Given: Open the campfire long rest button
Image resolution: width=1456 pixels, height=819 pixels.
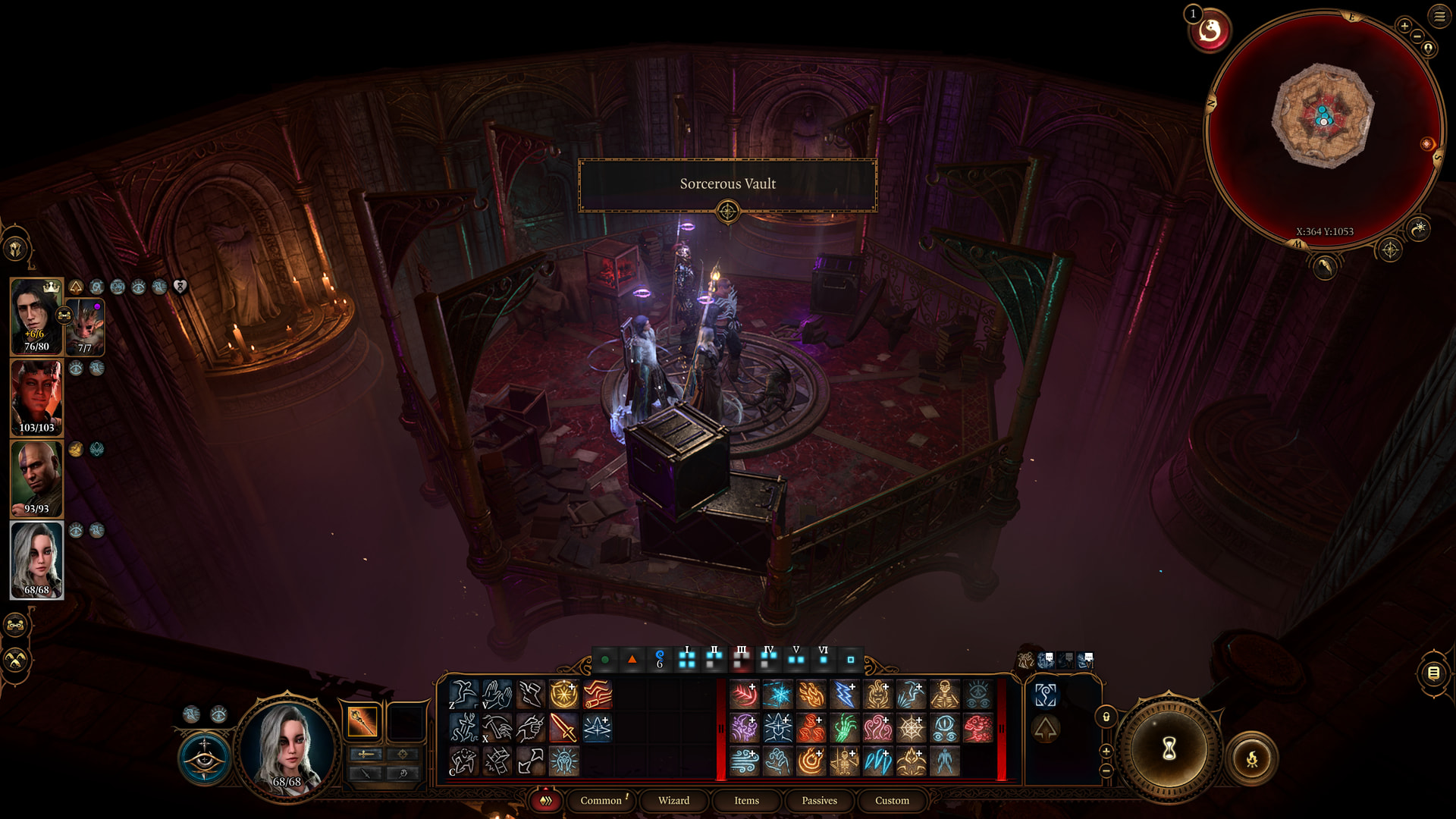Looking at the screenshot, I should (x=1252, y=758).
